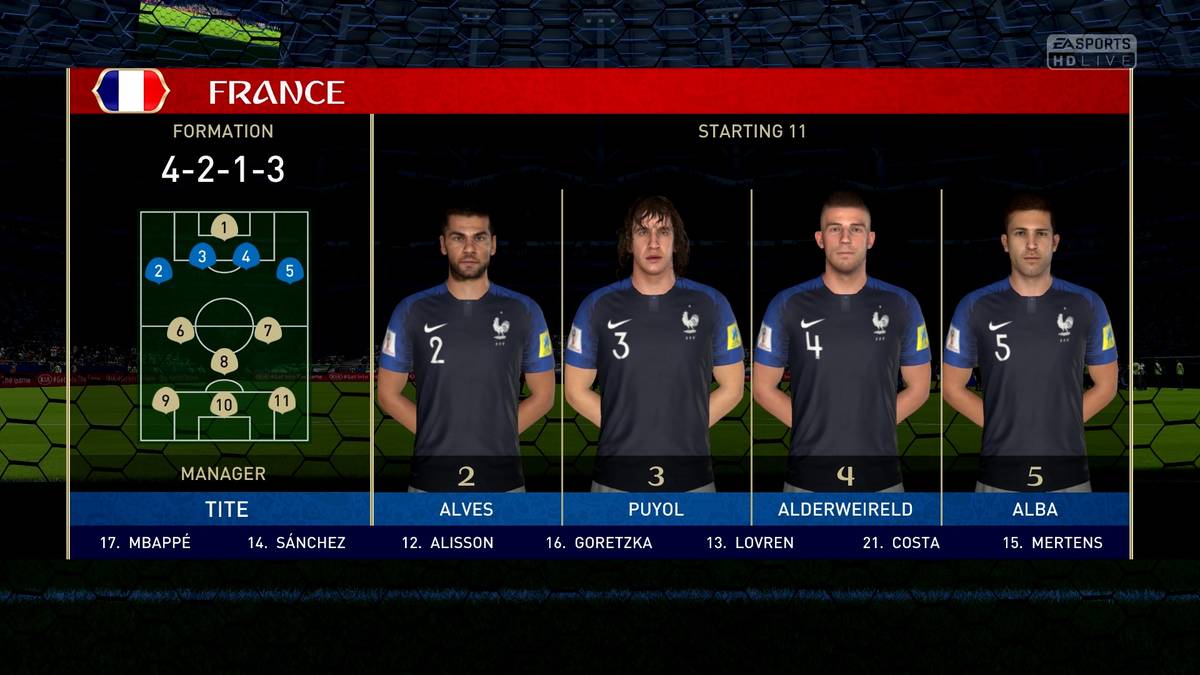1200x675 pixels.
Task: Click position marker 11 on the formation
Action: (x=282, y=400)
